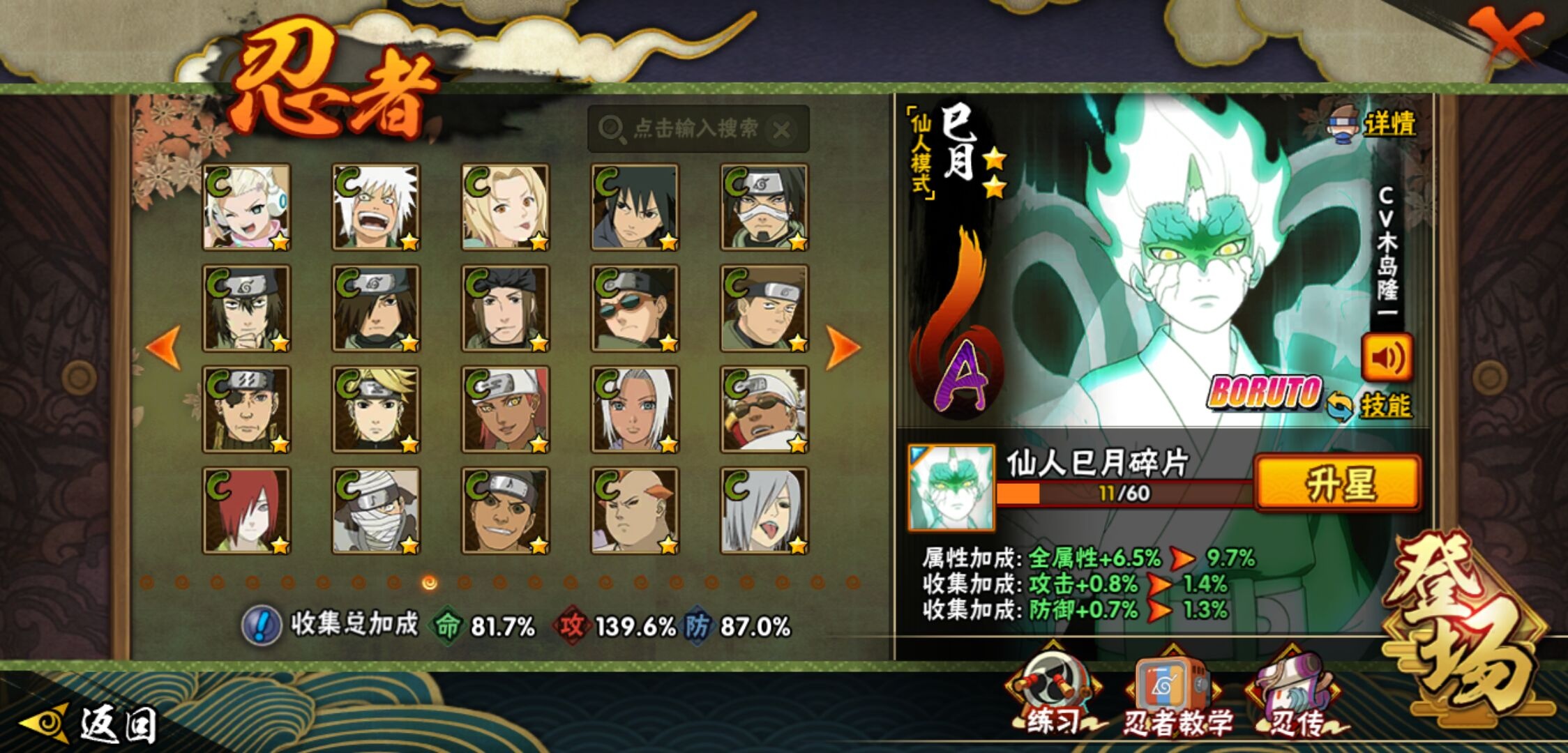Tap the 升星 star upgrade button
Screen dimensions: 1568x753
tap(1338, 483)
